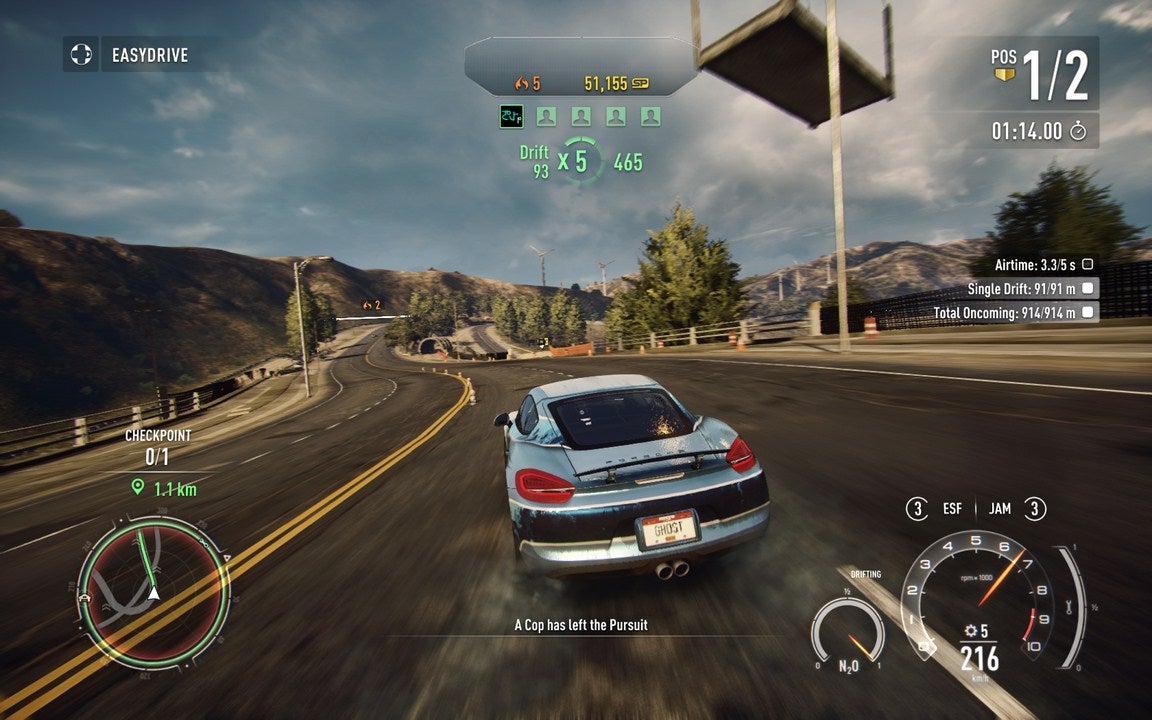Open the EasyDrive menu icon
This screenshot has width=1152, height=720.
pos(81,54)
